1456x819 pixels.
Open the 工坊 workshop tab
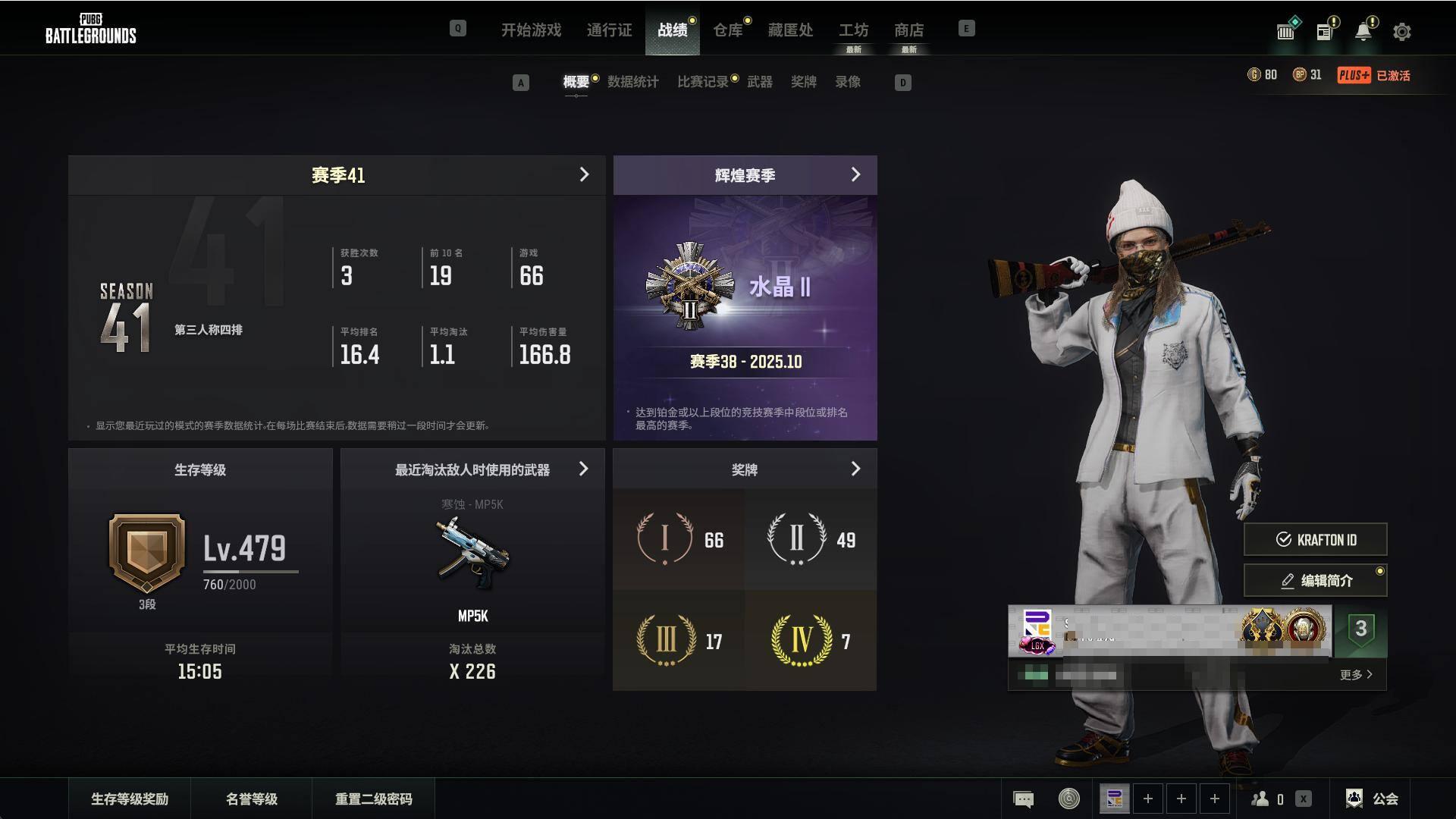[x=853, y=30]
